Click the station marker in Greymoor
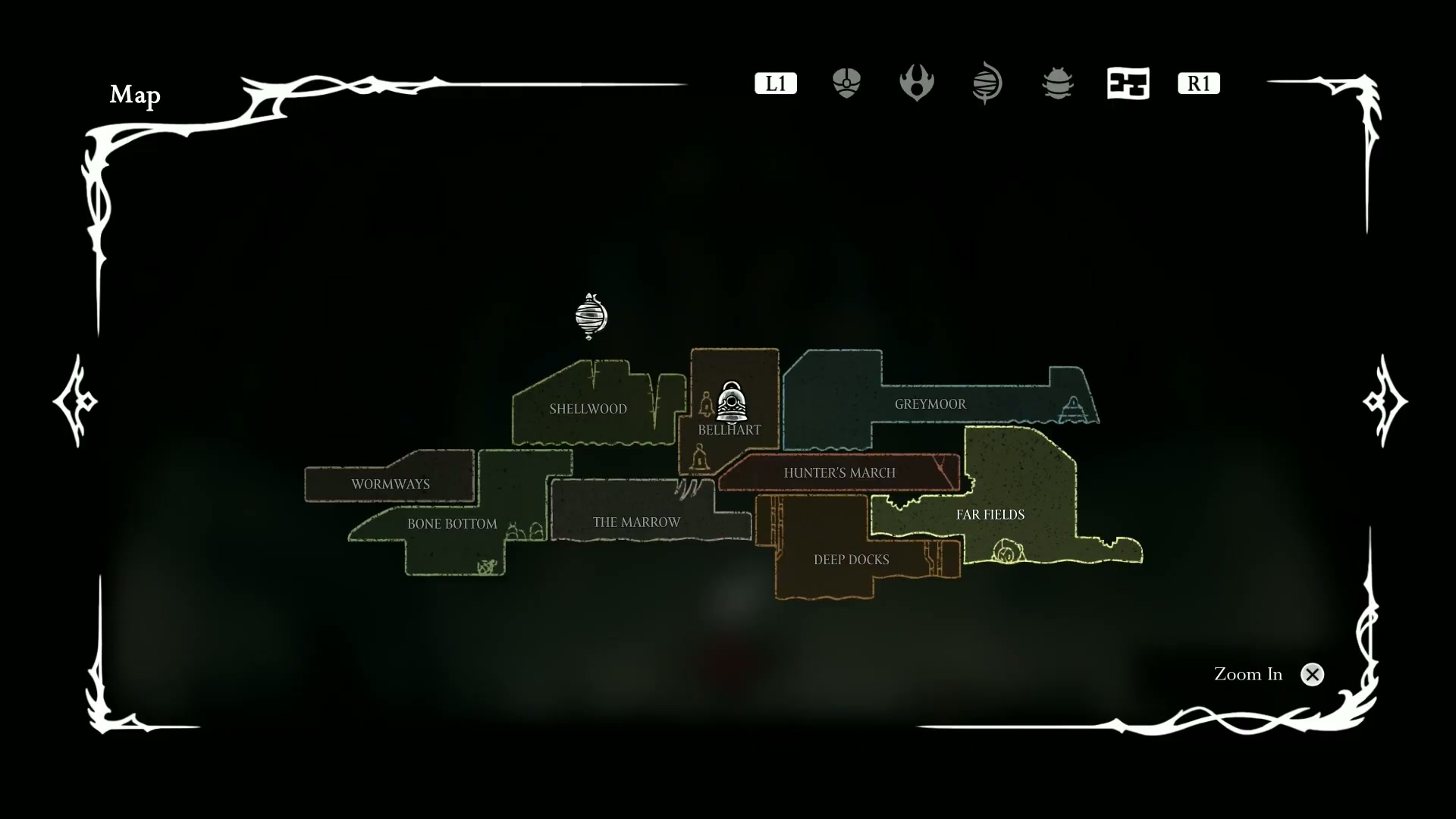Image resolution: width=1456 pixels, height=819 pixels. 1073,409
